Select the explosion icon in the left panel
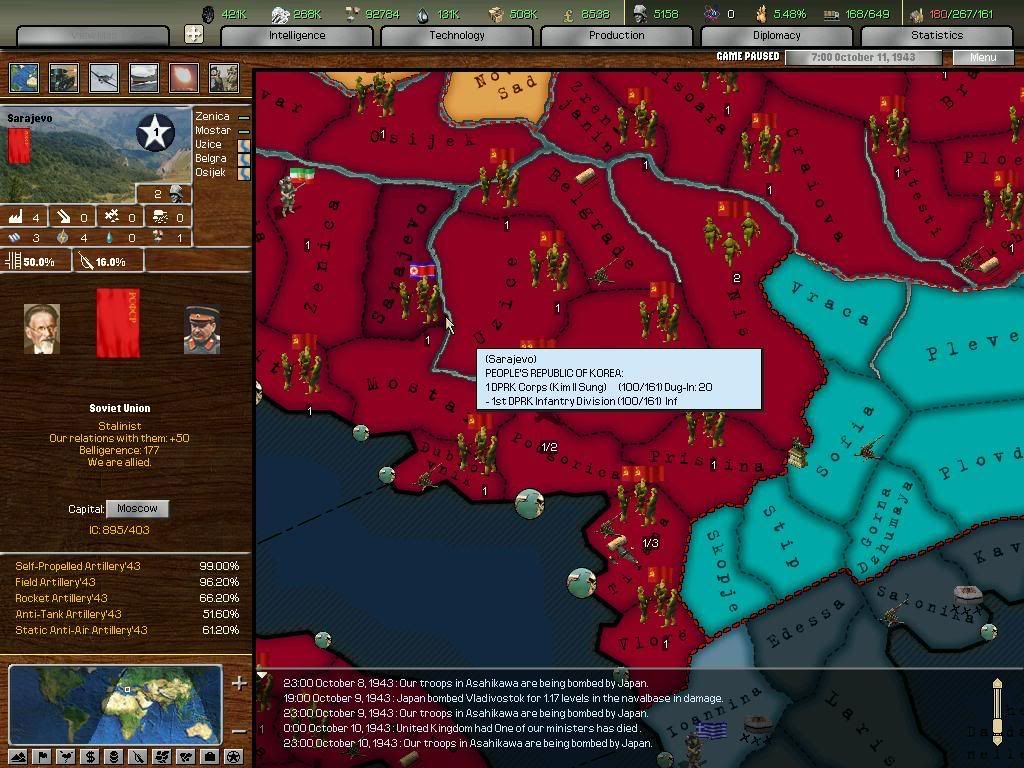The image size is (1024, 768). (184, 78)
